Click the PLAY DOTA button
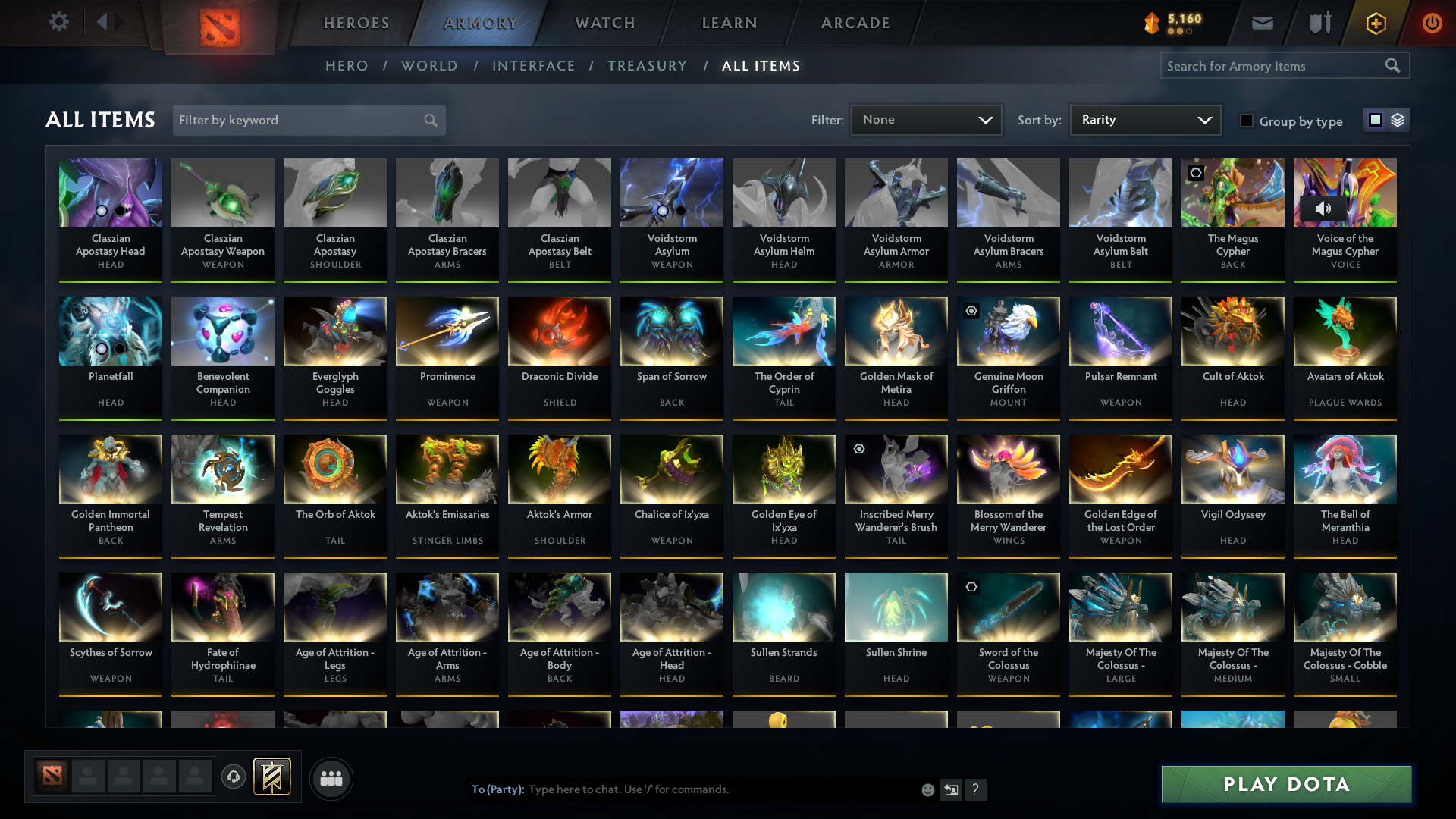1456x819 pixels. coord(1285,785)
